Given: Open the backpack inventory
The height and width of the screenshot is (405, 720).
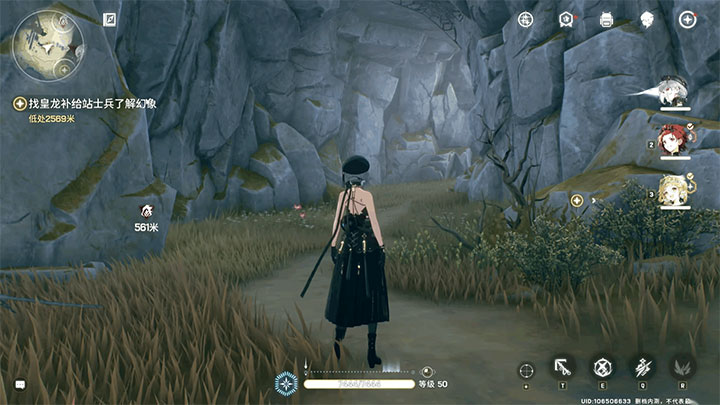Looking at the screenshot, I should pos(606,19).
